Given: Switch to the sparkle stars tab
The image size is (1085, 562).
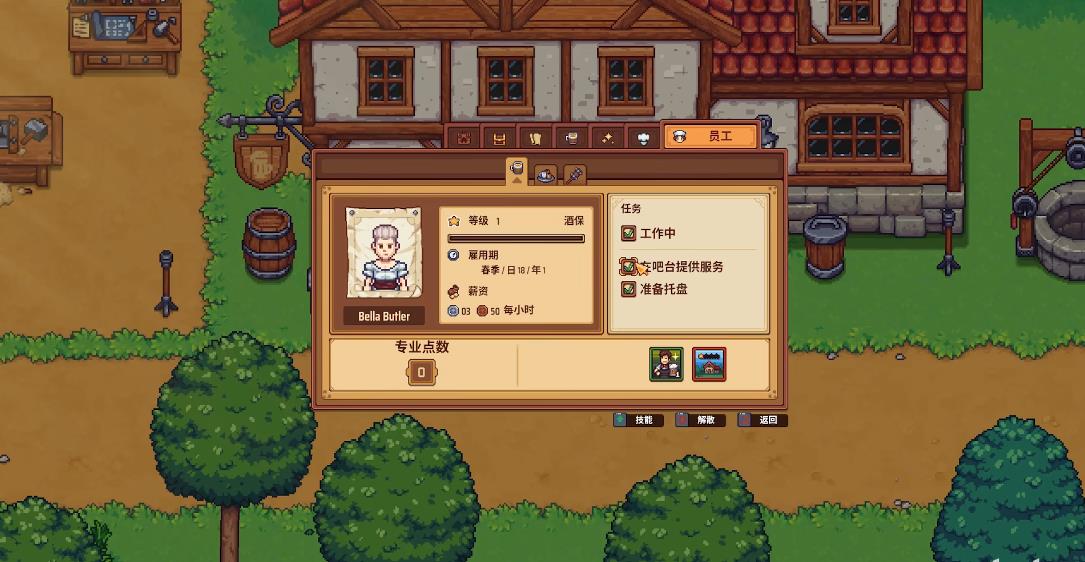Looking at the screenshot, I should pos(608,137).
